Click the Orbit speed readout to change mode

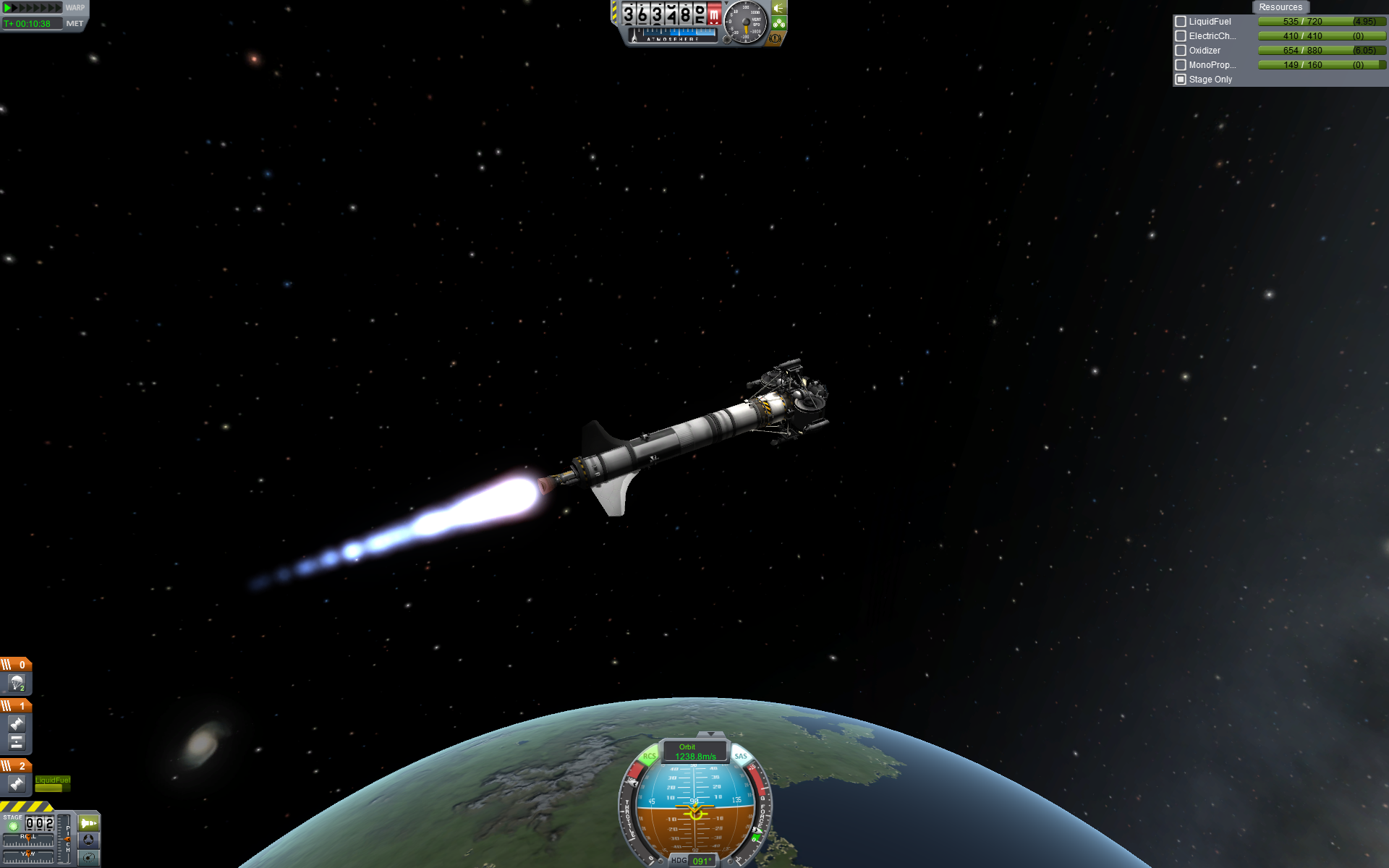694,752
